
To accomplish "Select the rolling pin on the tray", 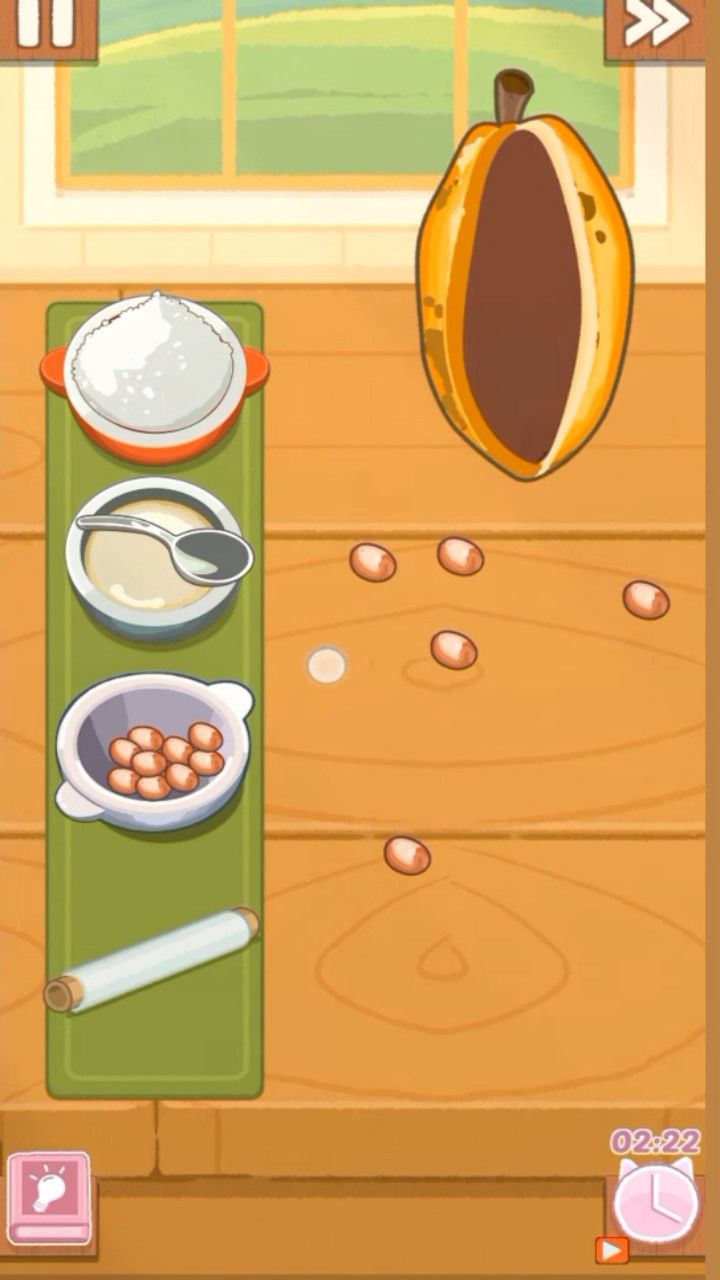I will point(151,960).
